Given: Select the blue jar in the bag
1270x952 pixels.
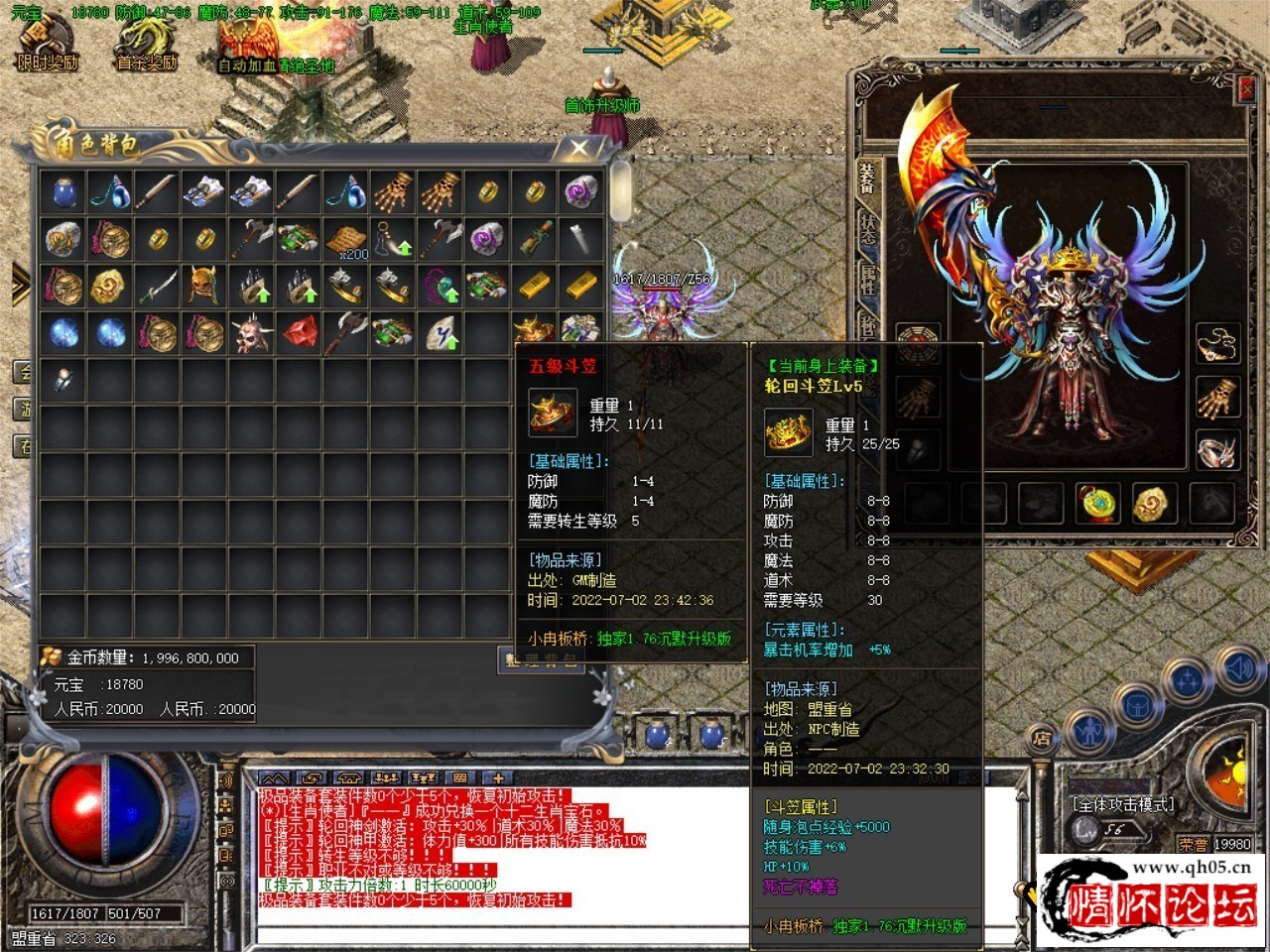Looking at the screenshot, I should (x=63, y=191).
